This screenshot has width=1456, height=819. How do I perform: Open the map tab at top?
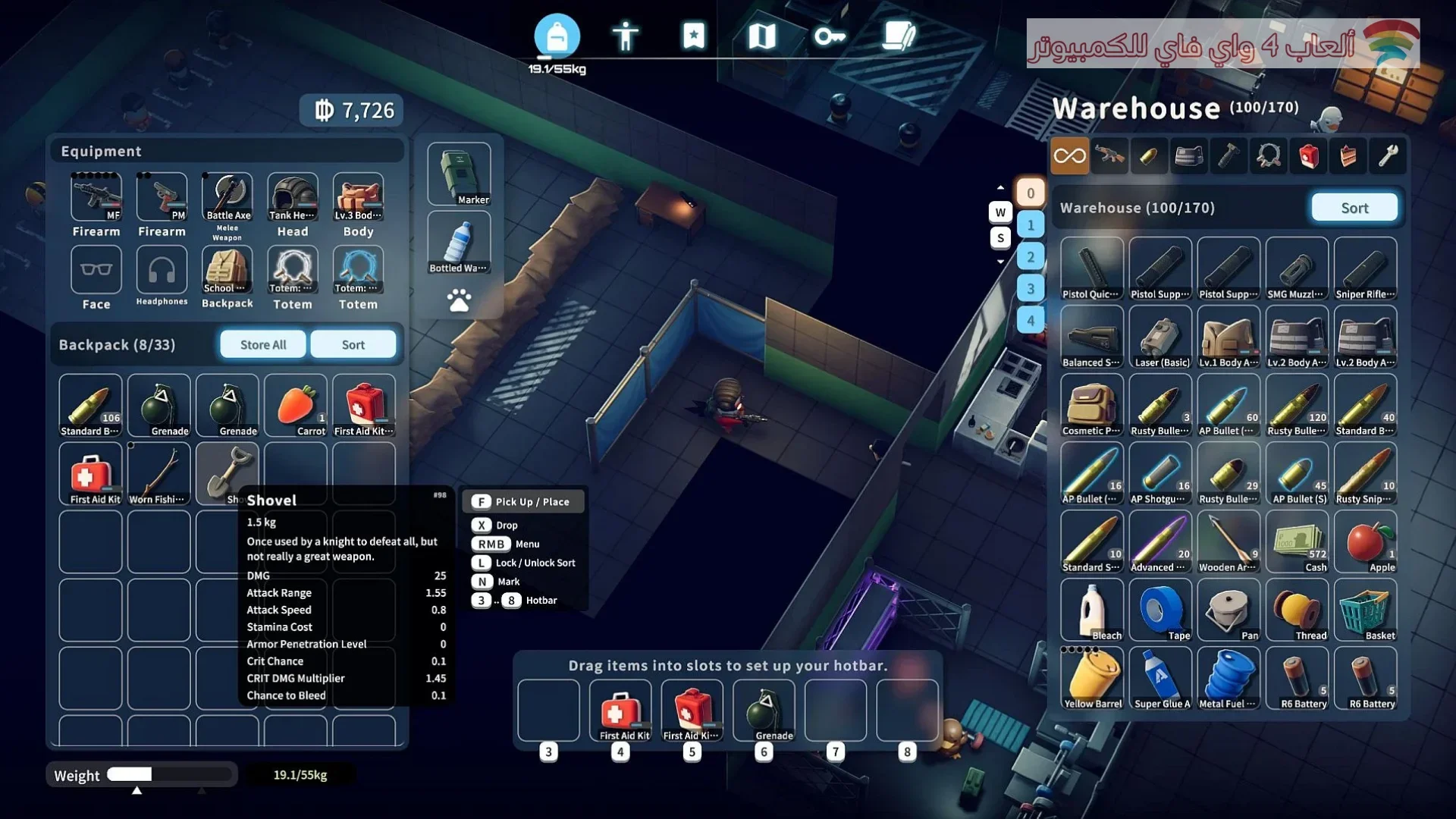pos(761,36)
